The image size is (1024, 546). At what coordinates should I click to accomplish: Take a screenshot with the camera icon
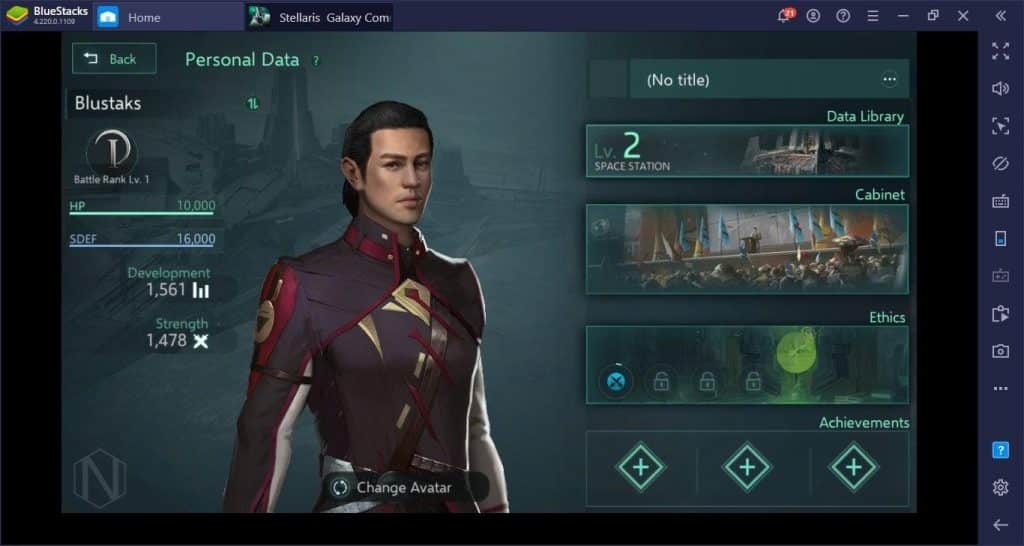point(1000,351)
